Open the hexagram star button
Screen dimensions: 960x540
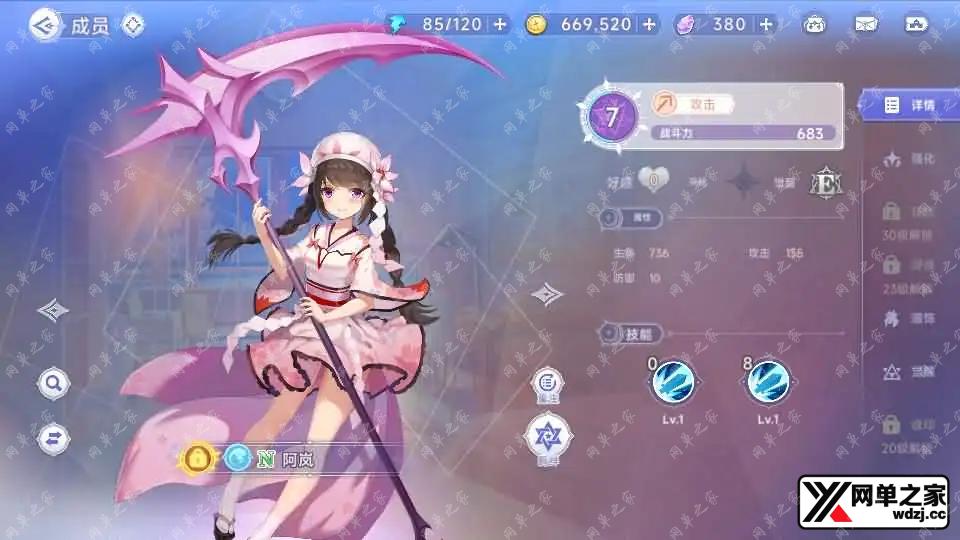tap(546, 435)
